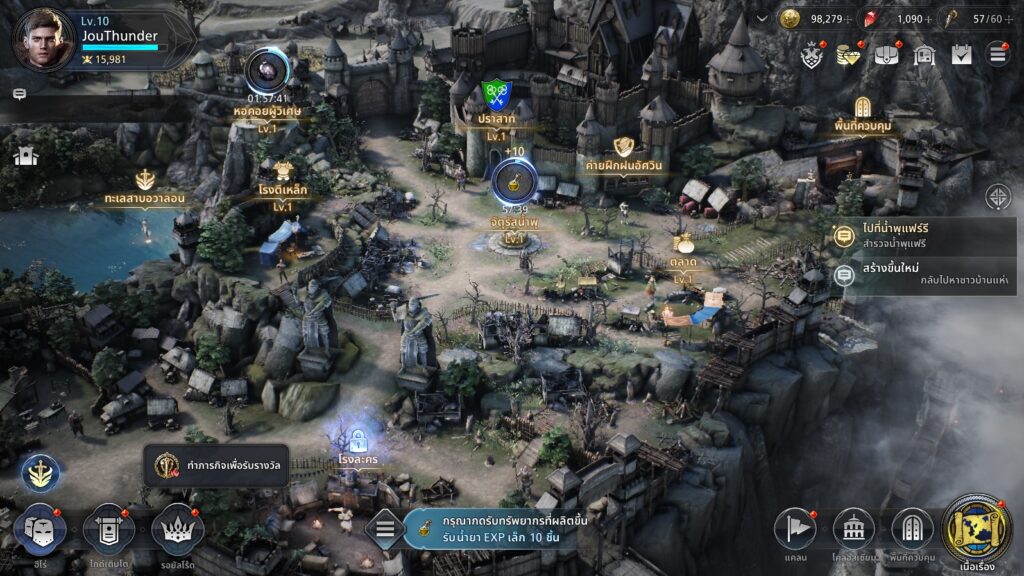Select the ไปที่น้ำพุแฟร์รี quest entry
This screenshot has height=576, width=1024.
point(925,236)
